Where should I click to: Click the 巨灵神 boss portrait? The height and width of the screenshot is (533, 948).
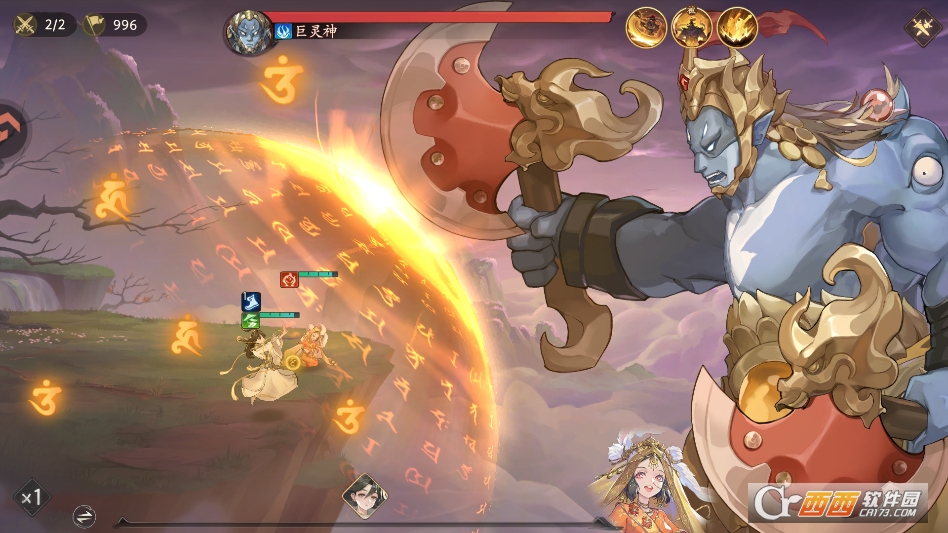[x=248, y=32]
